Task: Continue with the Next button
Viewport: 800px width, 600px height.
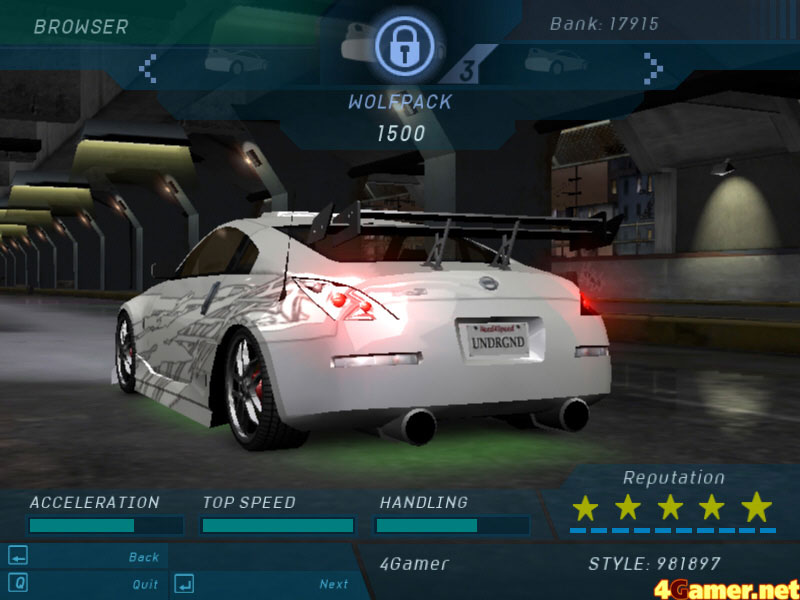Action: click(334, 584)
